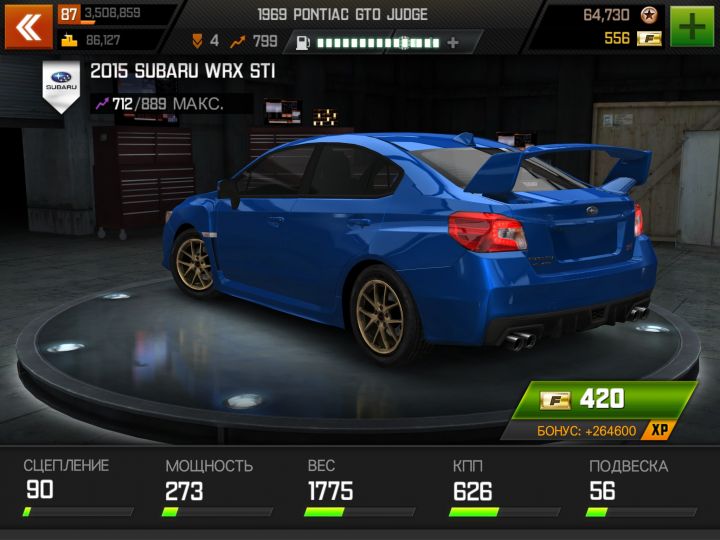Buy the car for 420 gold

tap(600, 400)
